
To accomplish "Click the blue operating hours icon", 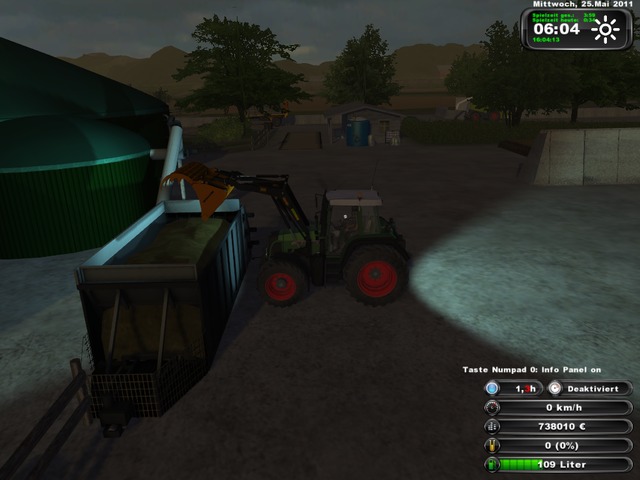I will click(492, 388).
